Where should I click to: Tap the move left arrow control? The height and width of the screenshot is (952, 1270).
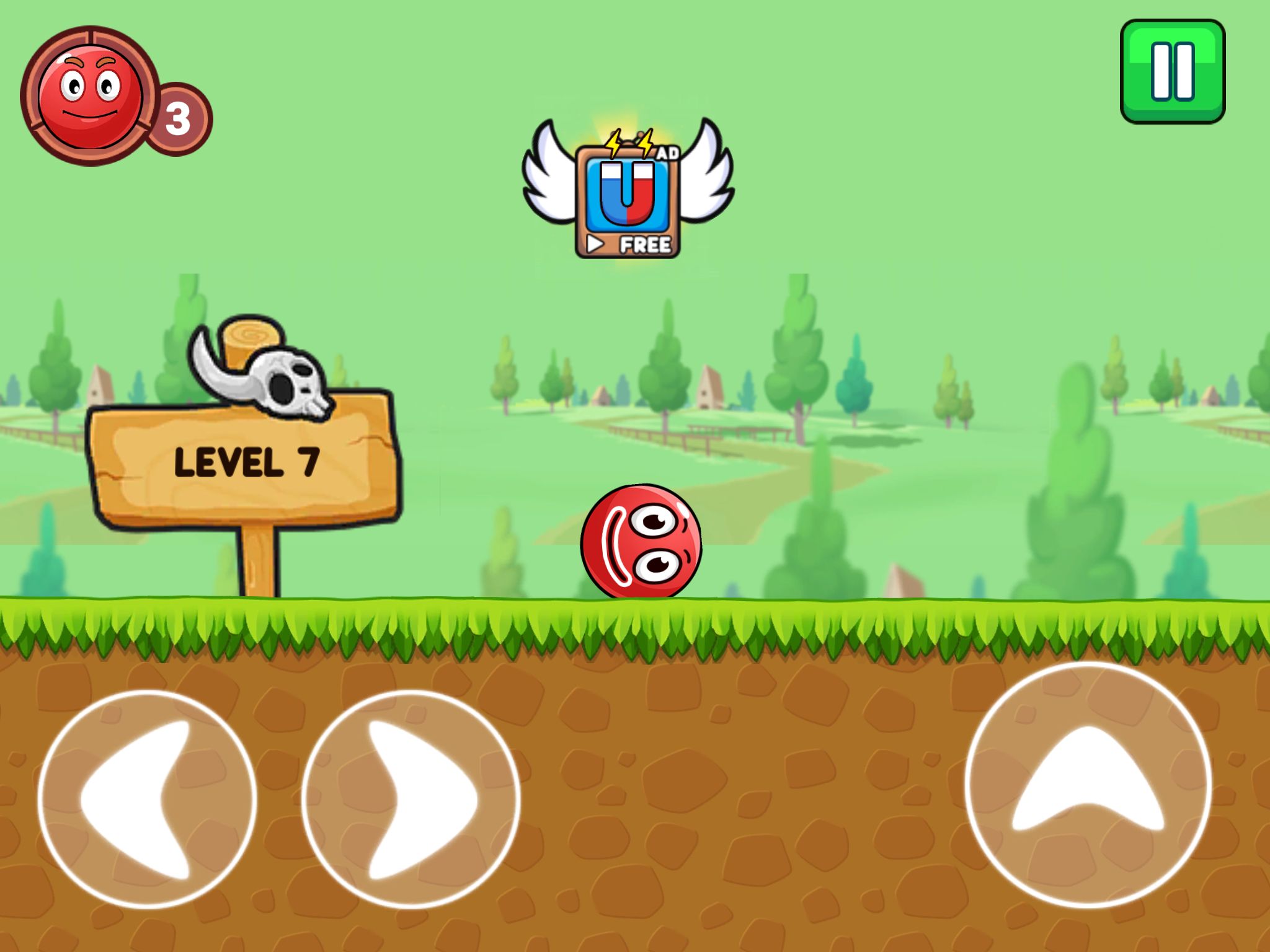pos(147,799)
